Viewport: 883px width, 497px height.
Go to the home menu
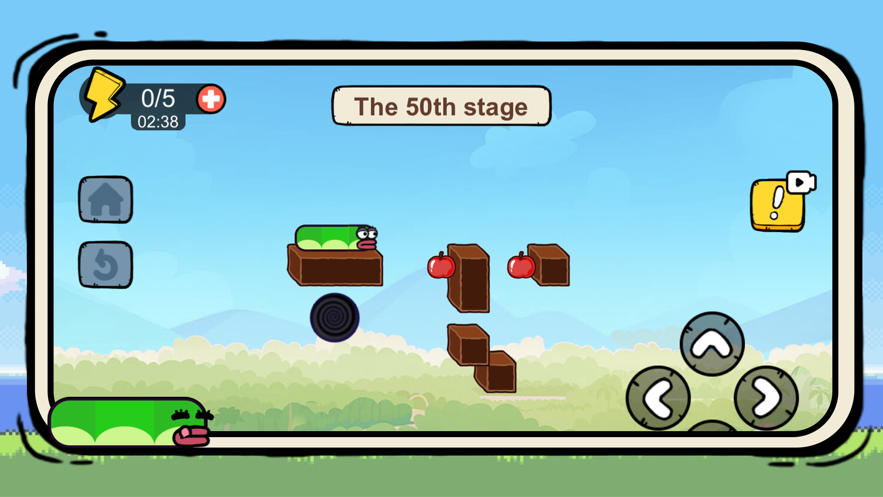click(x=105, y=200)
